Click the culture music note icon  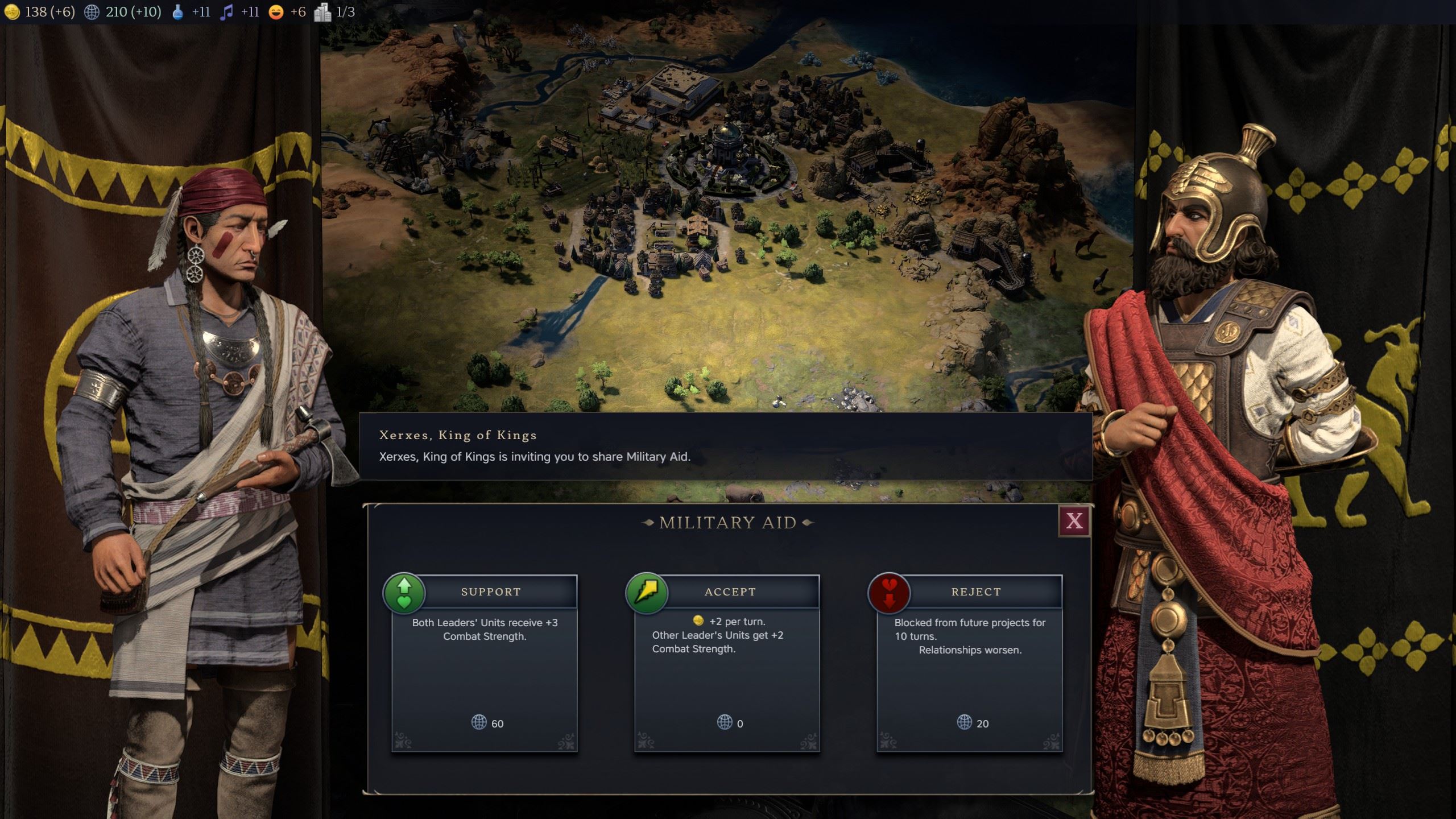226,12
